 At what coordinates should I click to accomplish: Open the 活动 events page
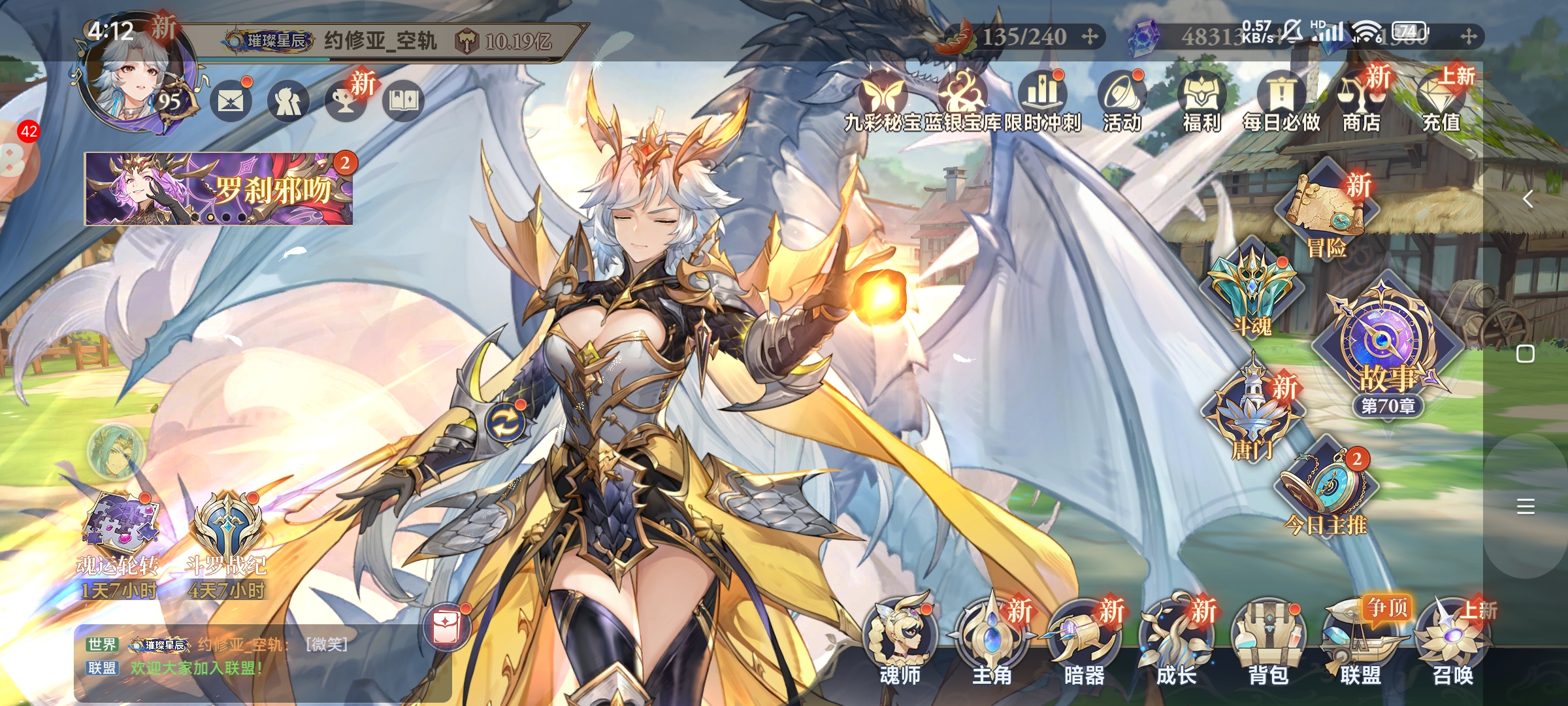point(1122,101)
